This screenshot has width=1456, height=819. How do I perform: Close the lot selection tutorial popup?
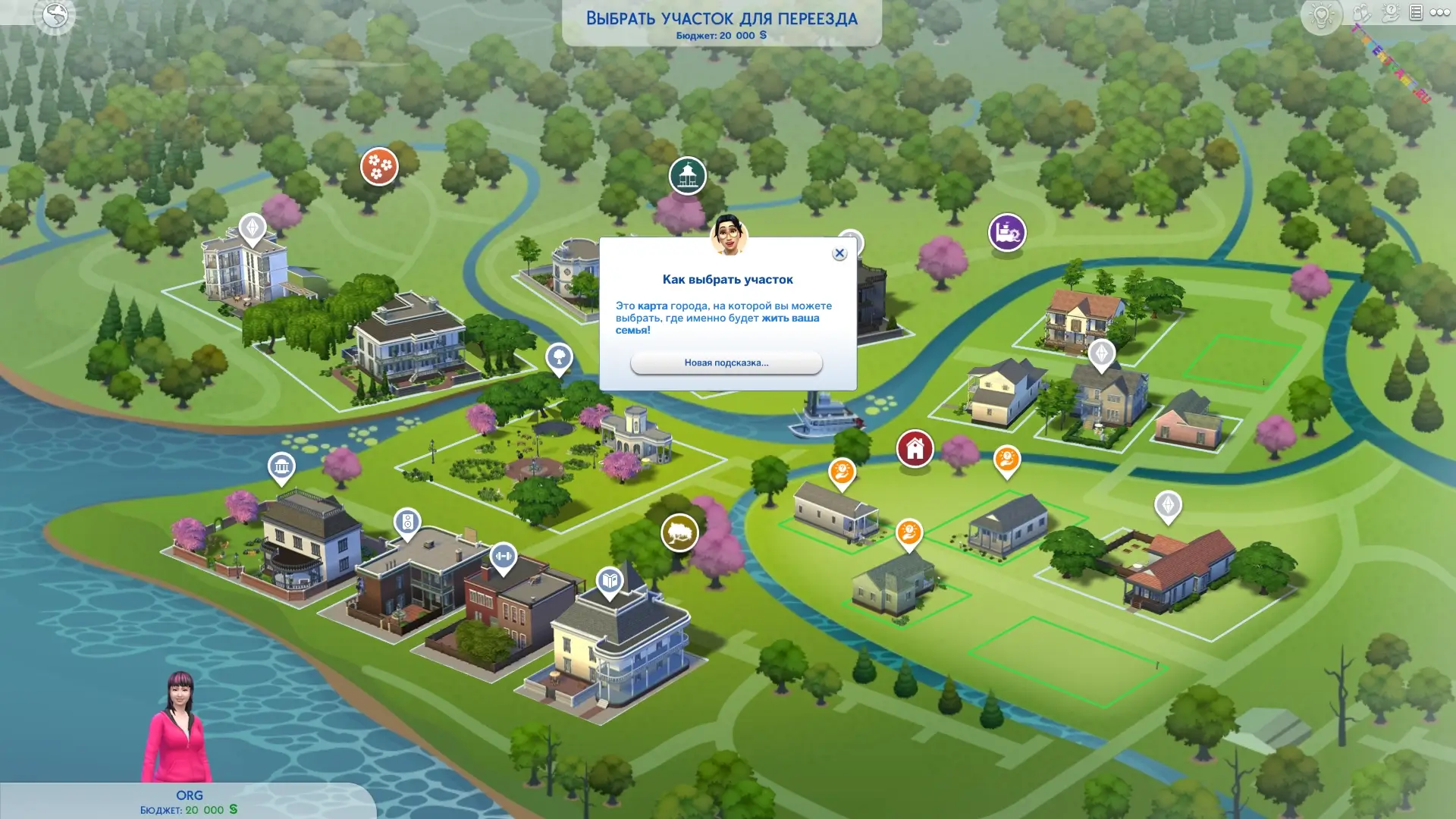click(x=839, y=253)
